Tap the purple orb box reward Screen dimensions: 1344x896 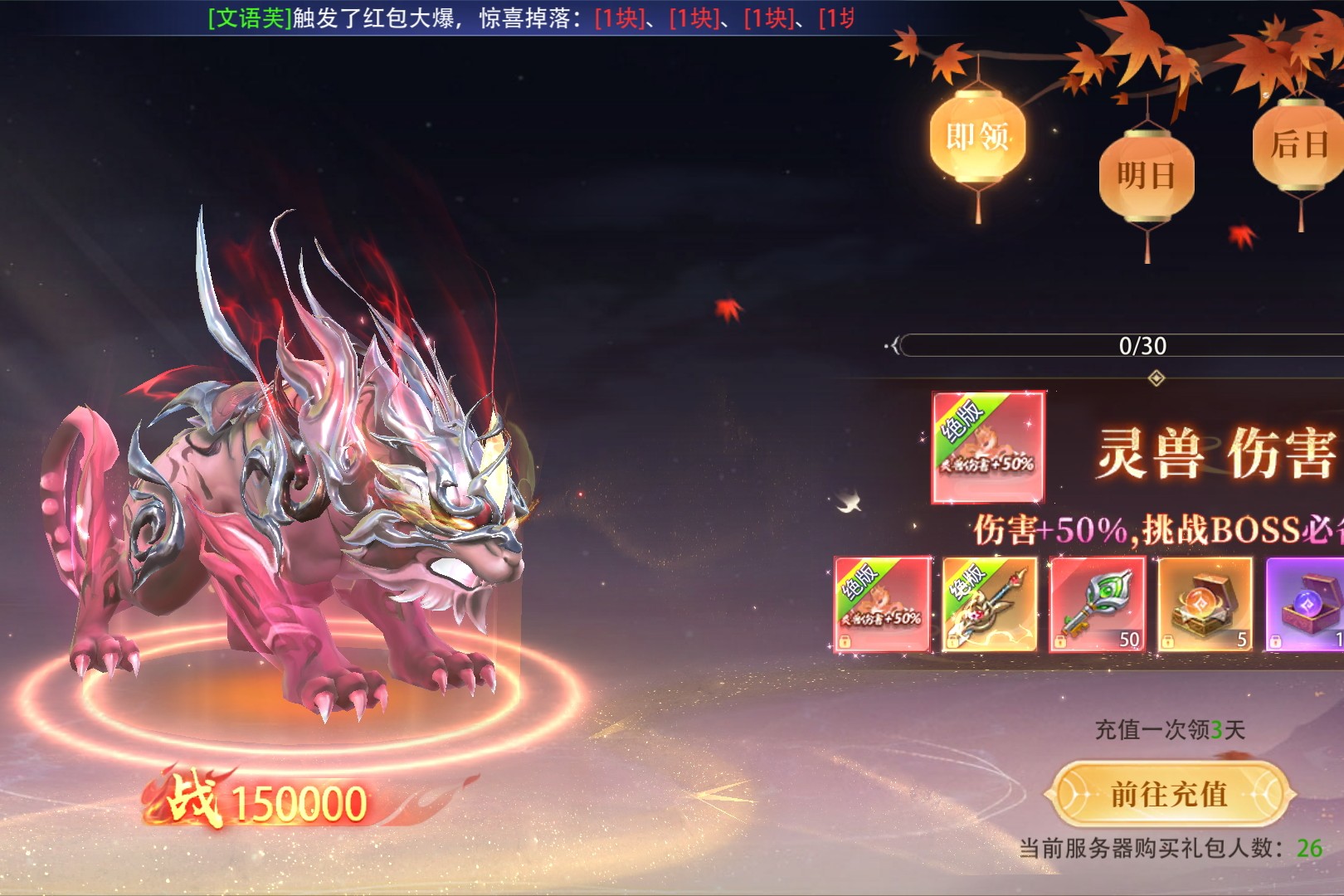click(1306, 605)
